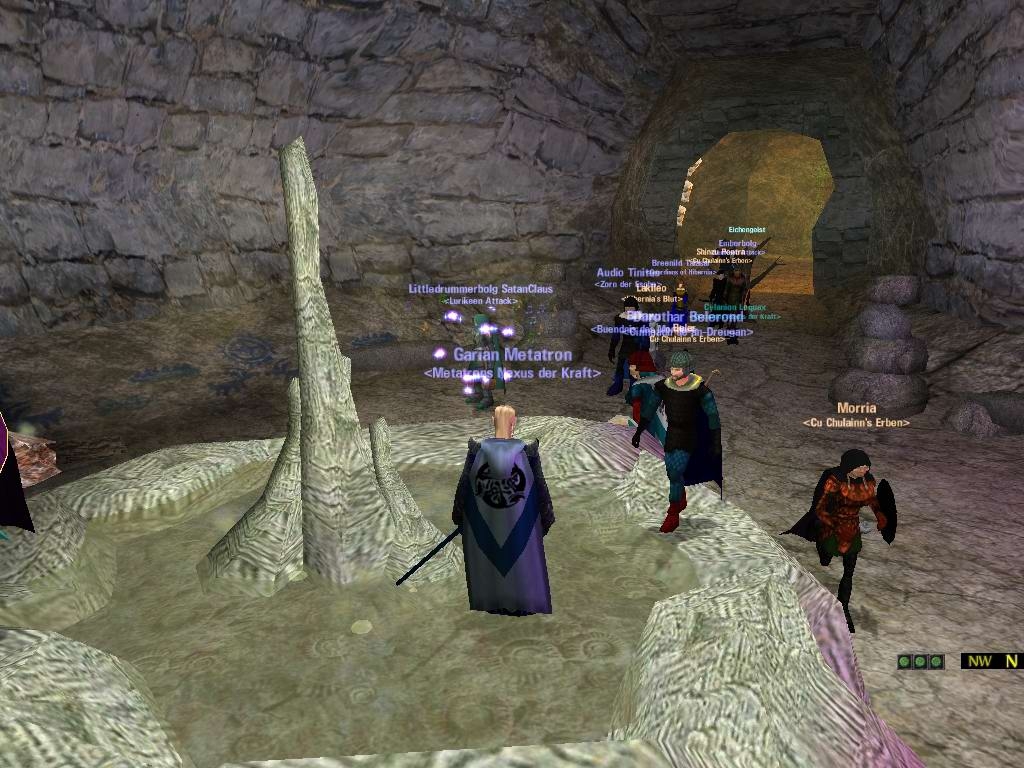Click the NW/N compass heading bar
The image size is (1024, 768).
(992, 661)
